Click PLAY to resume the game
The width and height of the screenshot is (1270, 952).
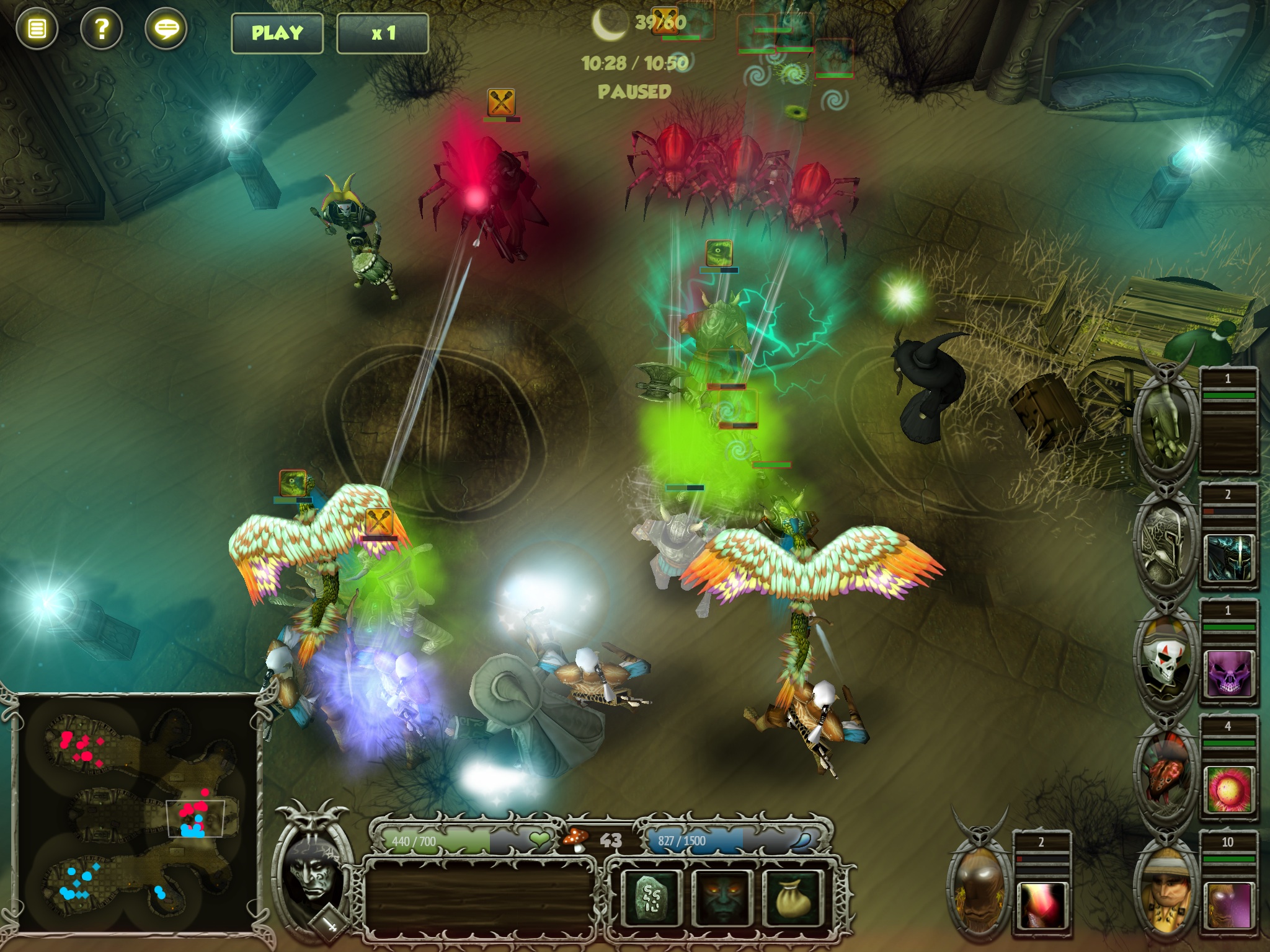pos(277,33)
